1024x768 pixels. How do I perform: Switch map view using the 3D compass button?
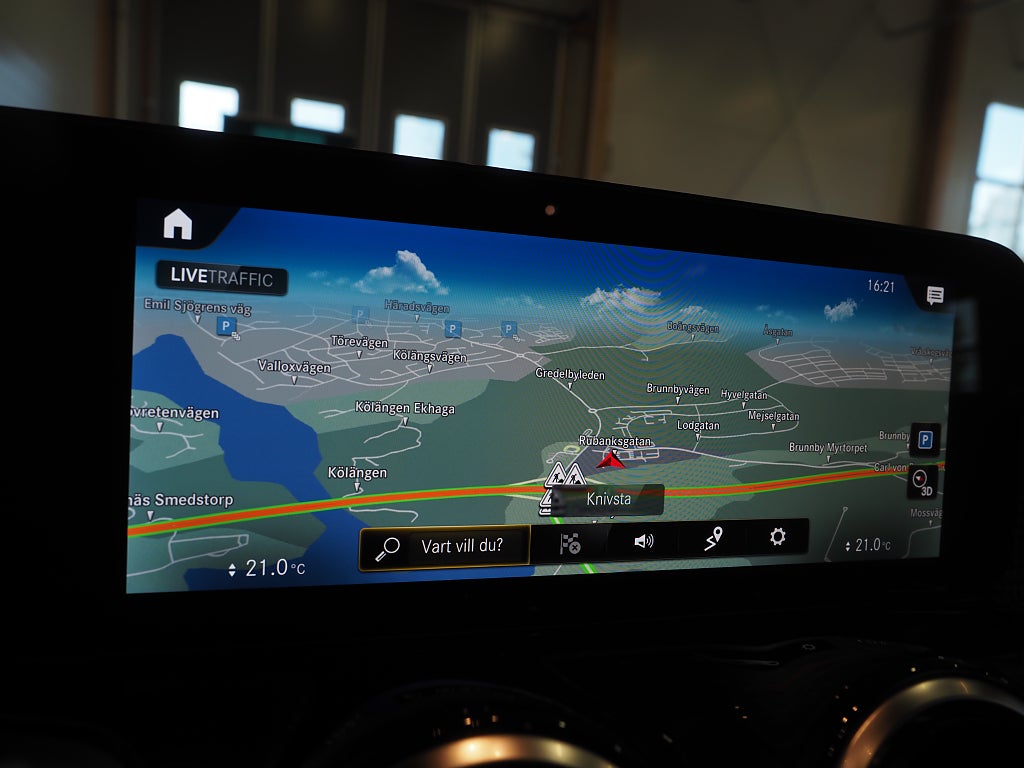tap(923, 482)
